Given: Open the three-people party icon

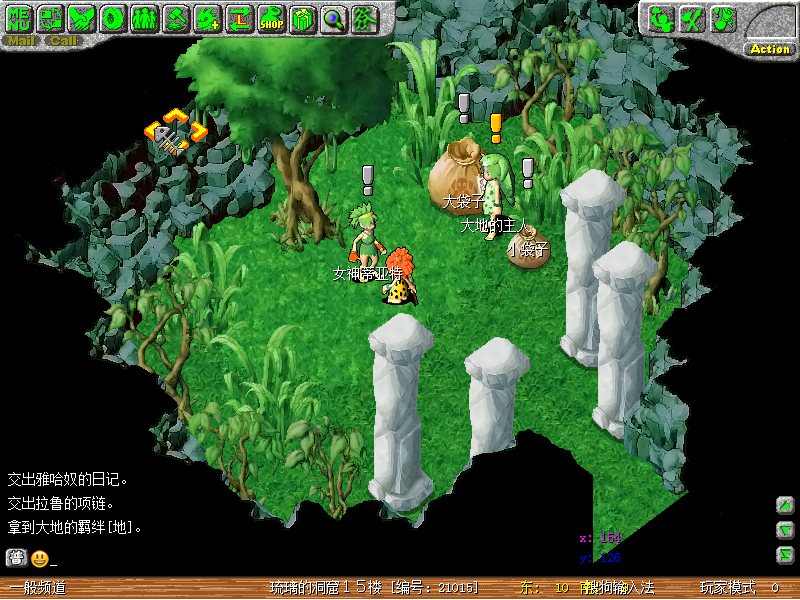Looking at the screenshot, I should point(144,17).
